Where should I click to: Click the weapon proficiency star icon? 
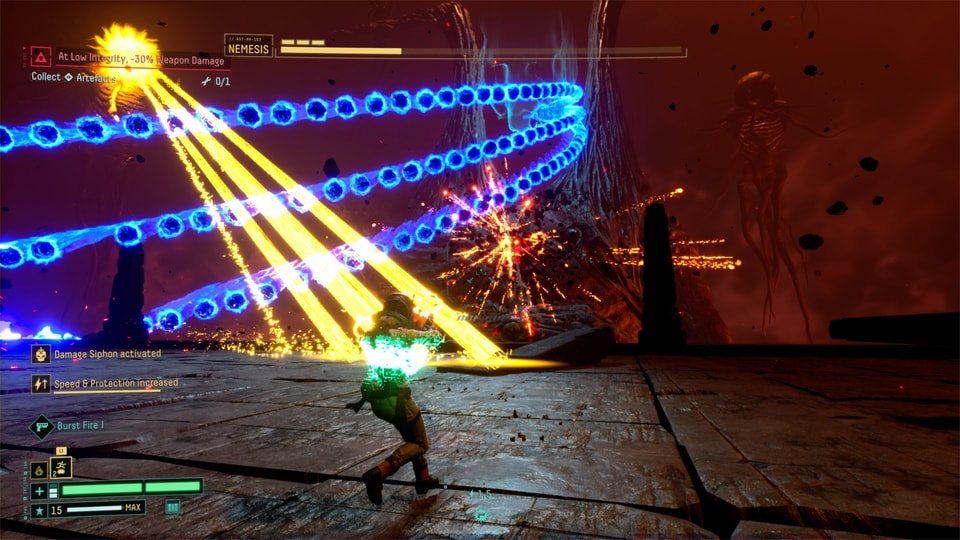[x=39, y=509]
